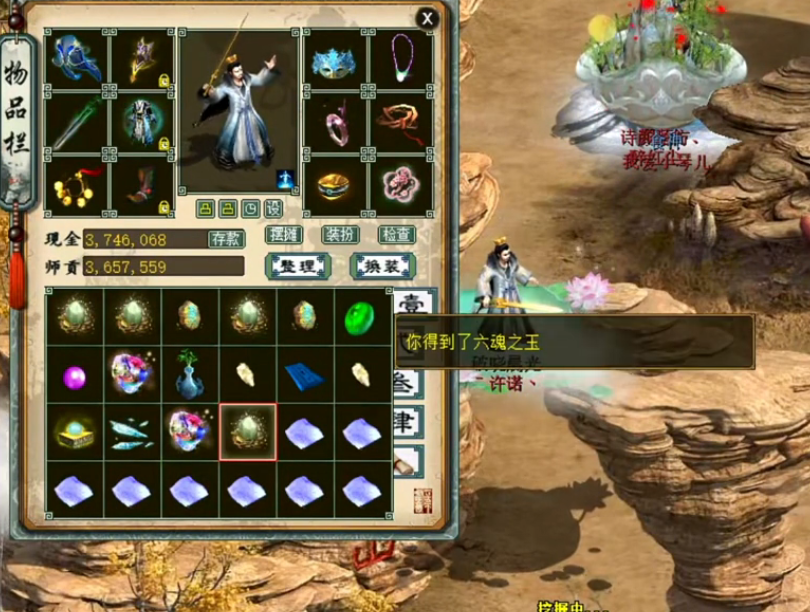Select the green sword weapon slot
The width and height of the screenshot is (810, 612).
tap(76, 122)
